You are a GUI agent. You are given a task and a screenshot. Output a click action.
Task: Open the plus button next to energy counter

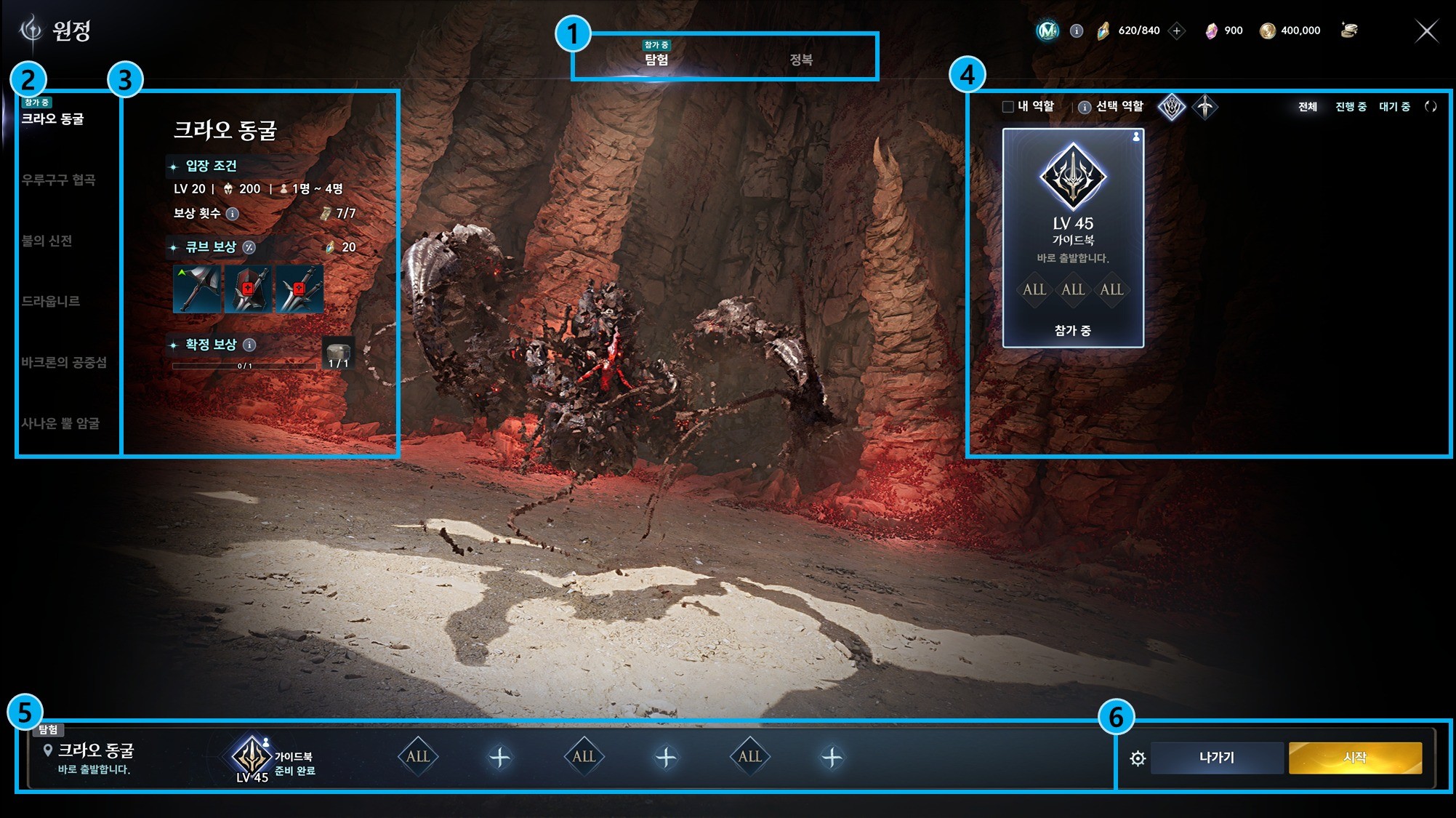[x=1178, y=31]
